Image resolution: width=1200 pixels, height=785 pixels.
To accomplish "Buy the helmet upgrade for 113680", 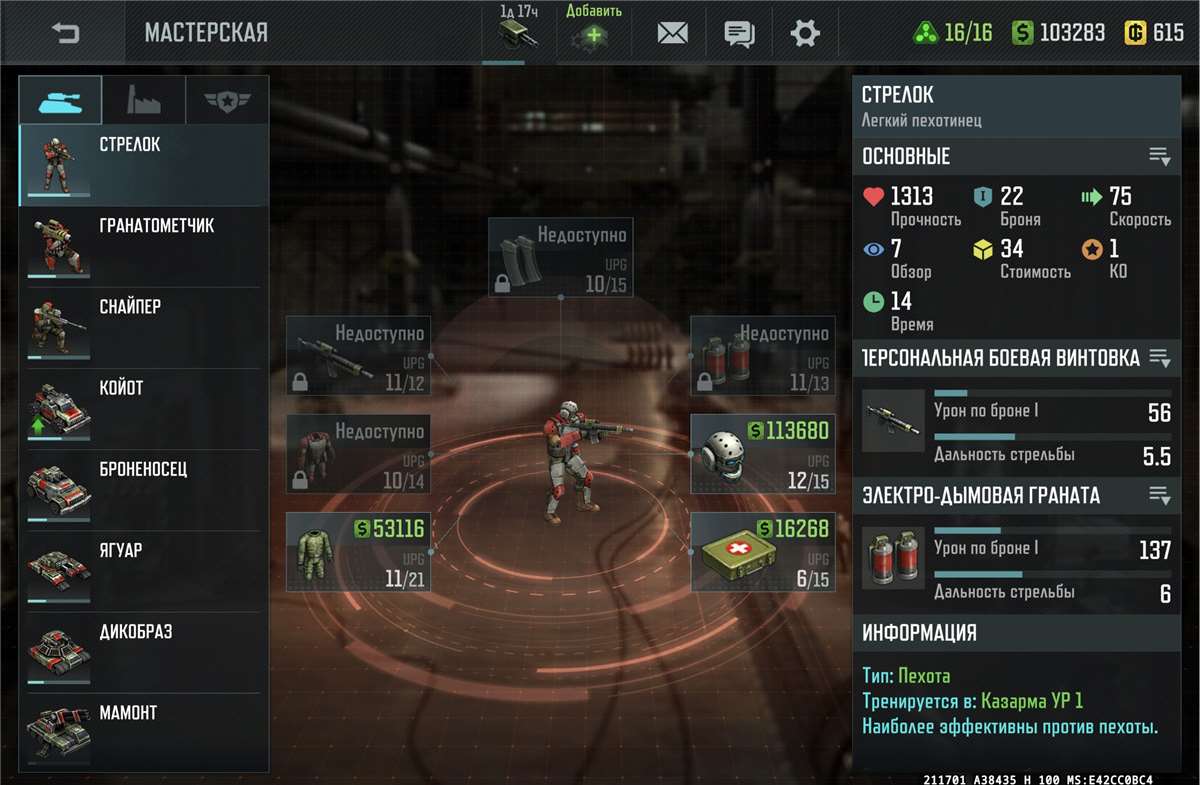I will pyautogui.click(x=761, y=454).
